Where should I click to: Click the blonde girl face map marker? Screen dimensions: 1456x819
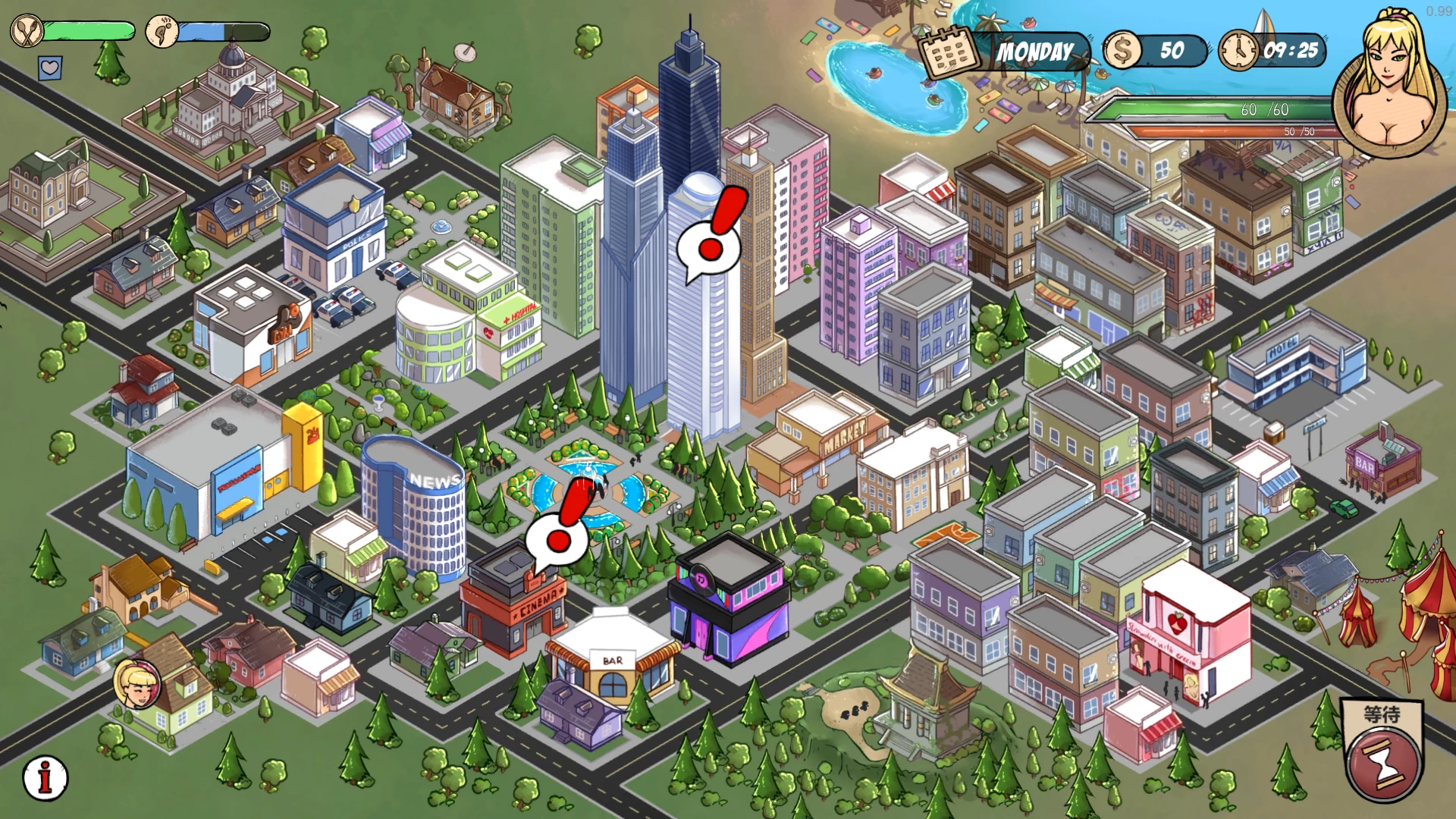[137, 683]
